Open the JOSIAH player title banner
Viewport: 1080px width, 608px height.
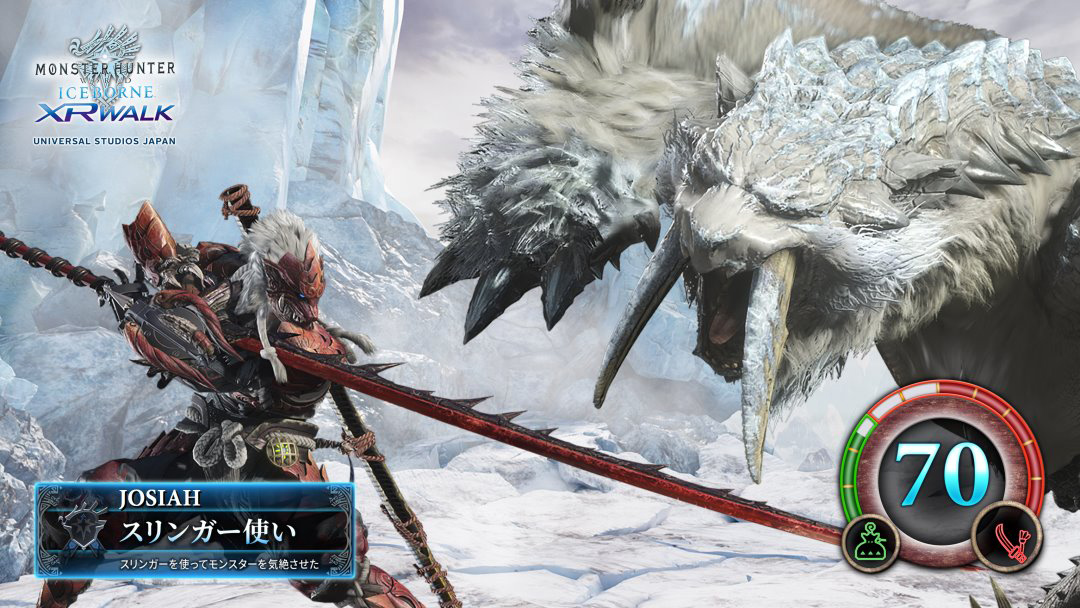tap(195, 530)
